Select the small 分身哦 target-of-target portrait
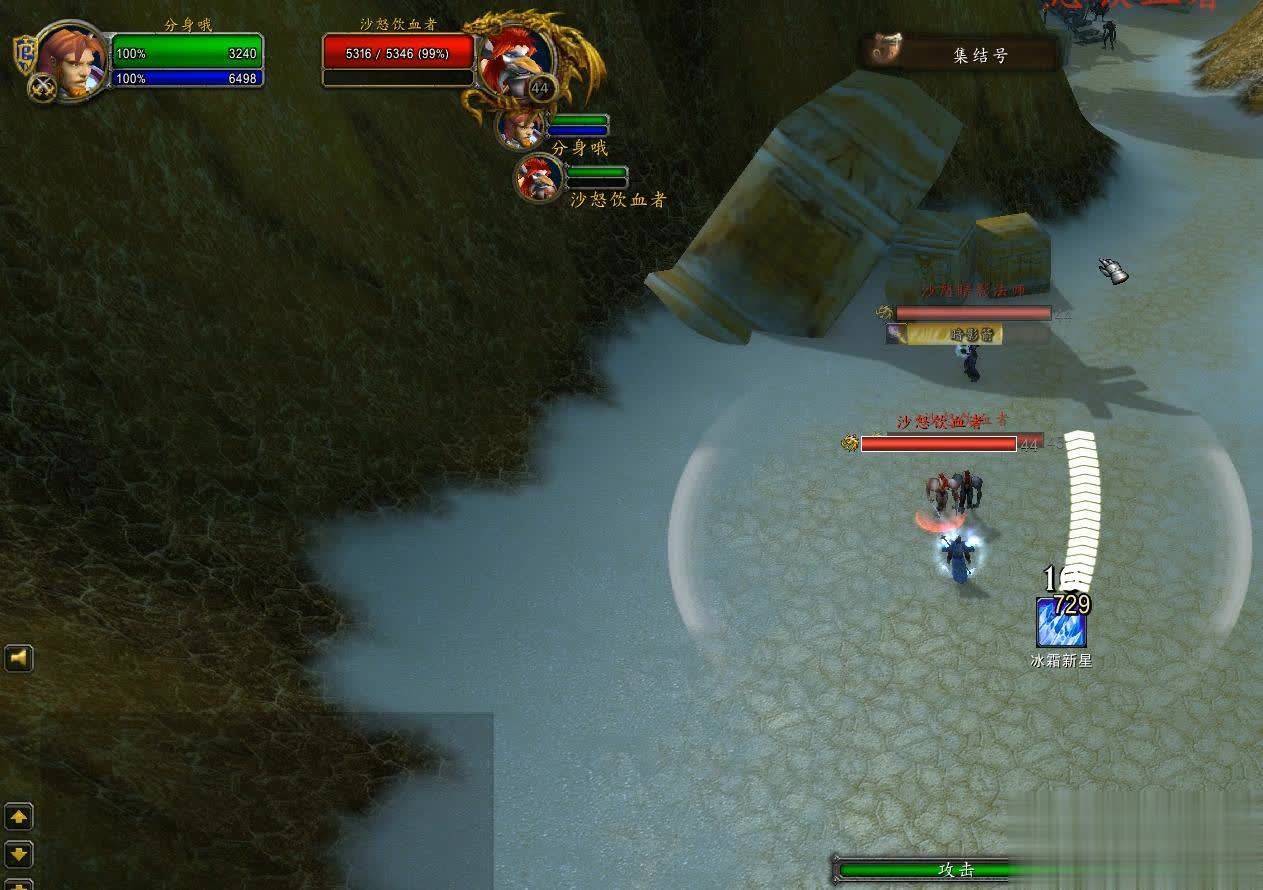Screen dimensions: 1263x890 pos(521,126)
